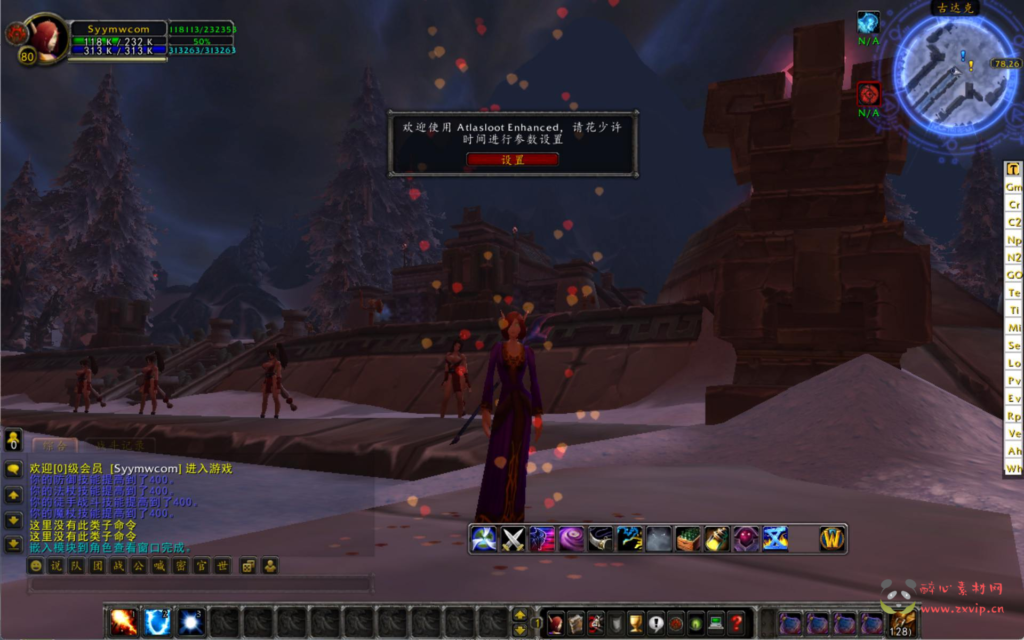Switch to the 战斗记录 combat log tab
The image size is (1024, 640).
[x=118, y=446]
